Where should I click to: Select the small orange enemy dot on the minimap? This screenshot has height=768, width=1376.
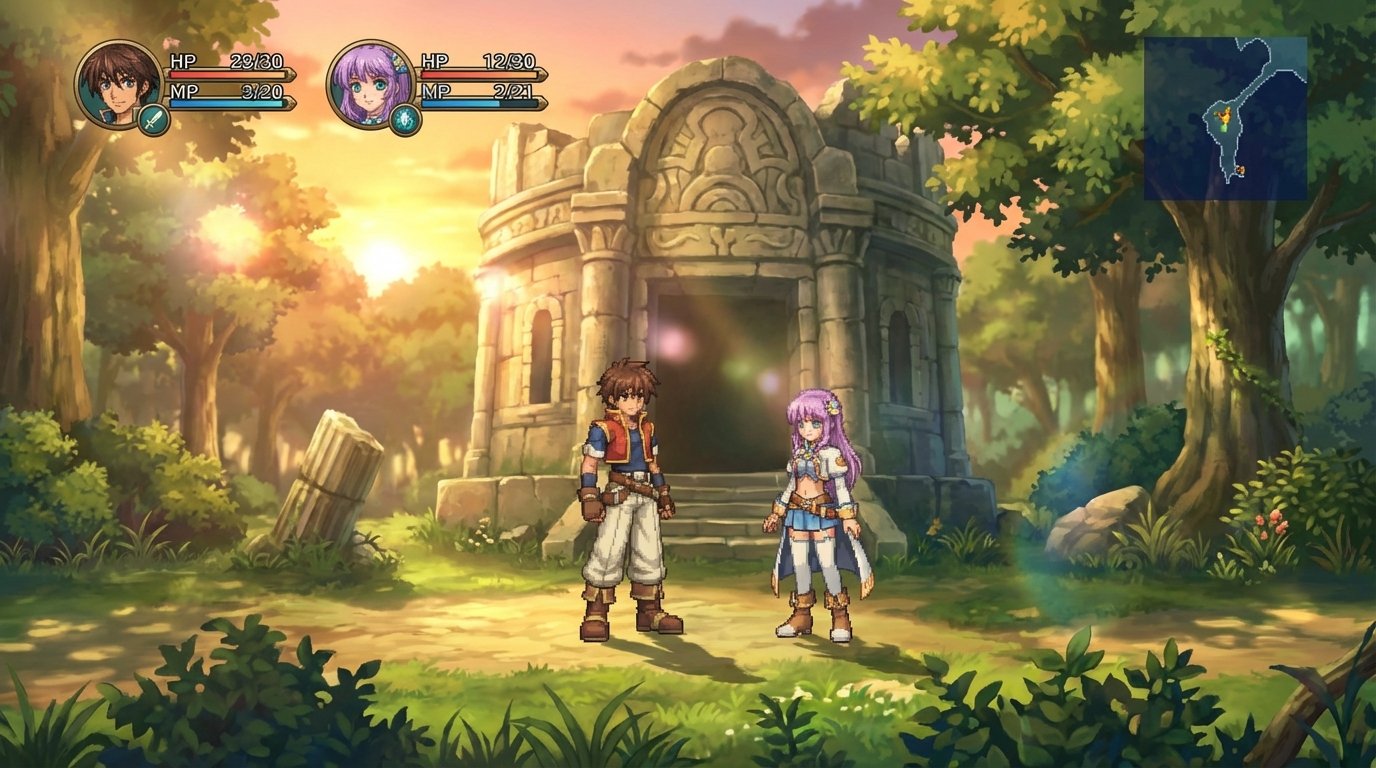click(x=1241, y=169)
